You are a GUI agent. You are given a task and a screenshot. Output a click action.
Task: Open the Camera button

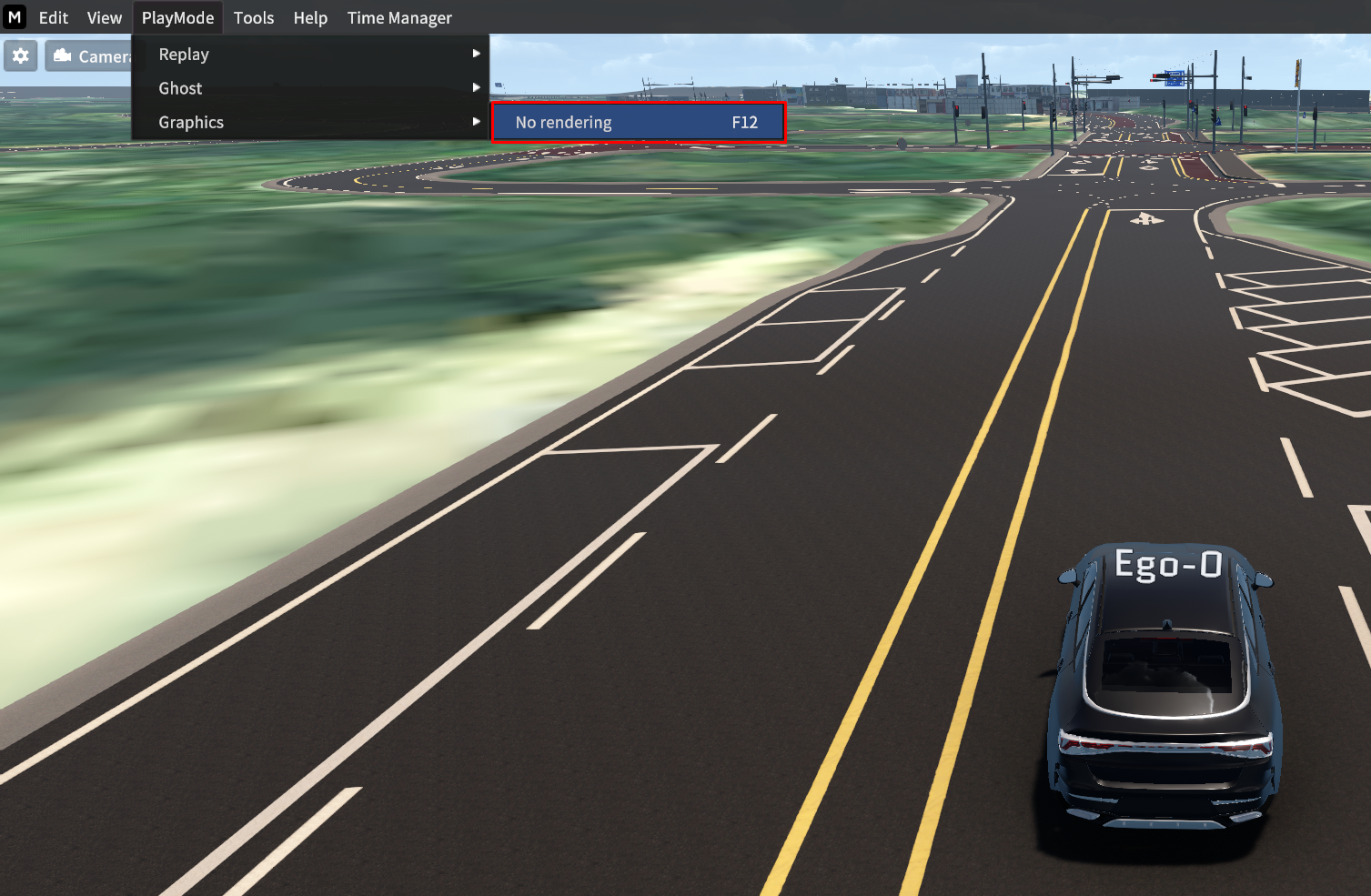[x=91, y=56]
